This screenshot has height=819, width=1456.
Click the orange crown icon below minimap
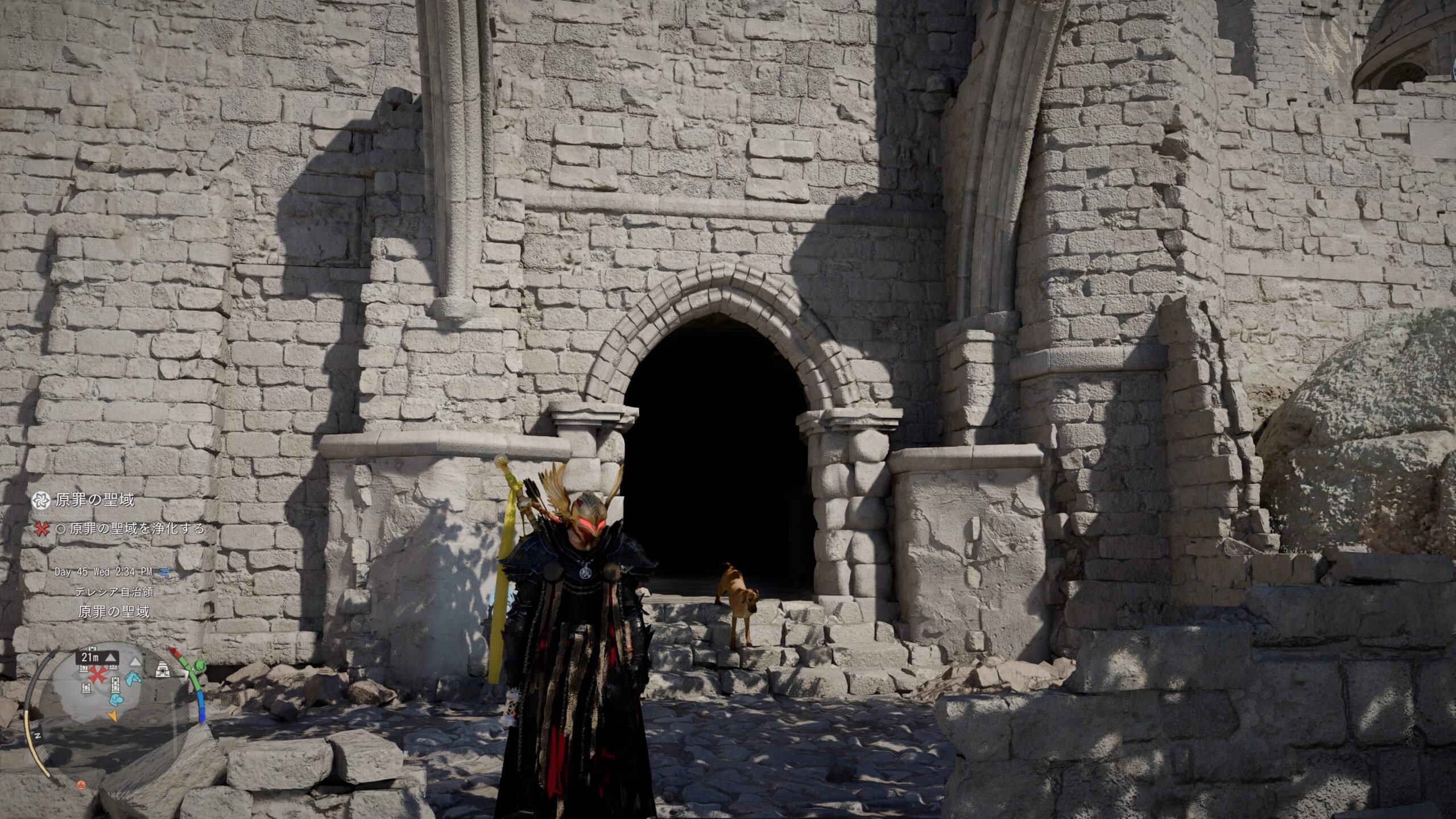coord(81,783)
